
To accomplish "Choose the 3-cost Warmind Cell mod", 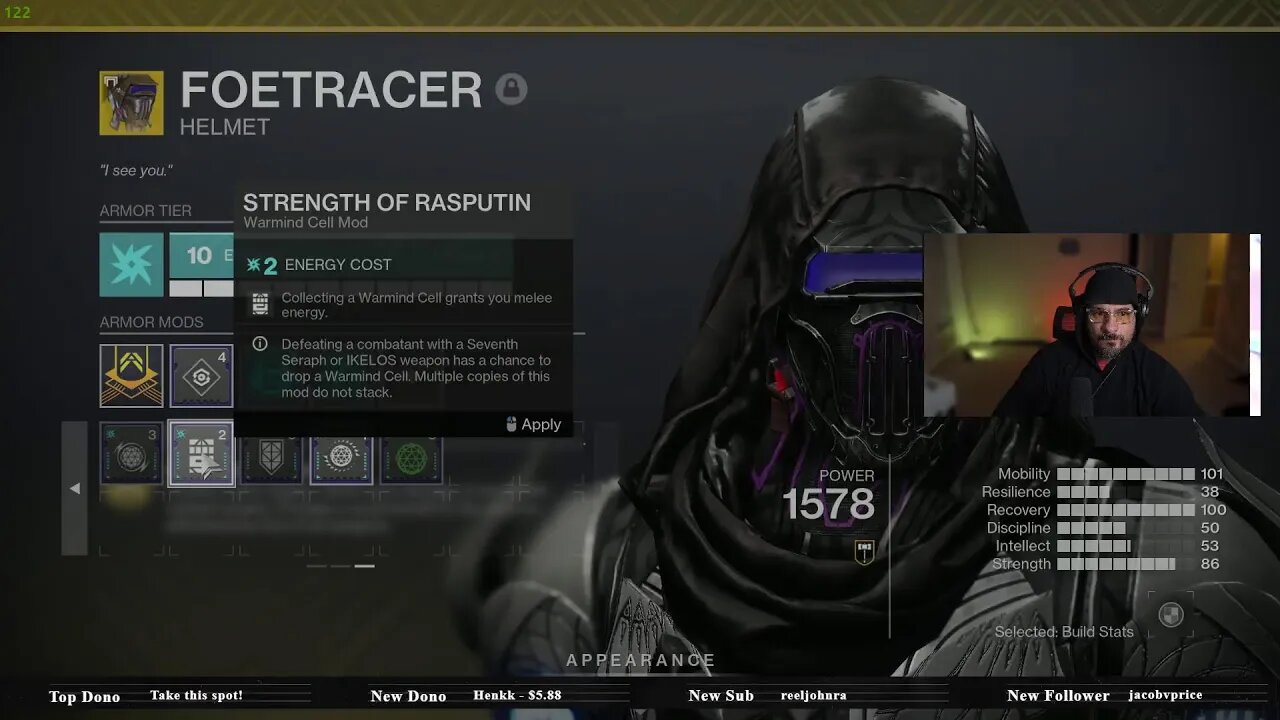I will [x=131, y=454].
